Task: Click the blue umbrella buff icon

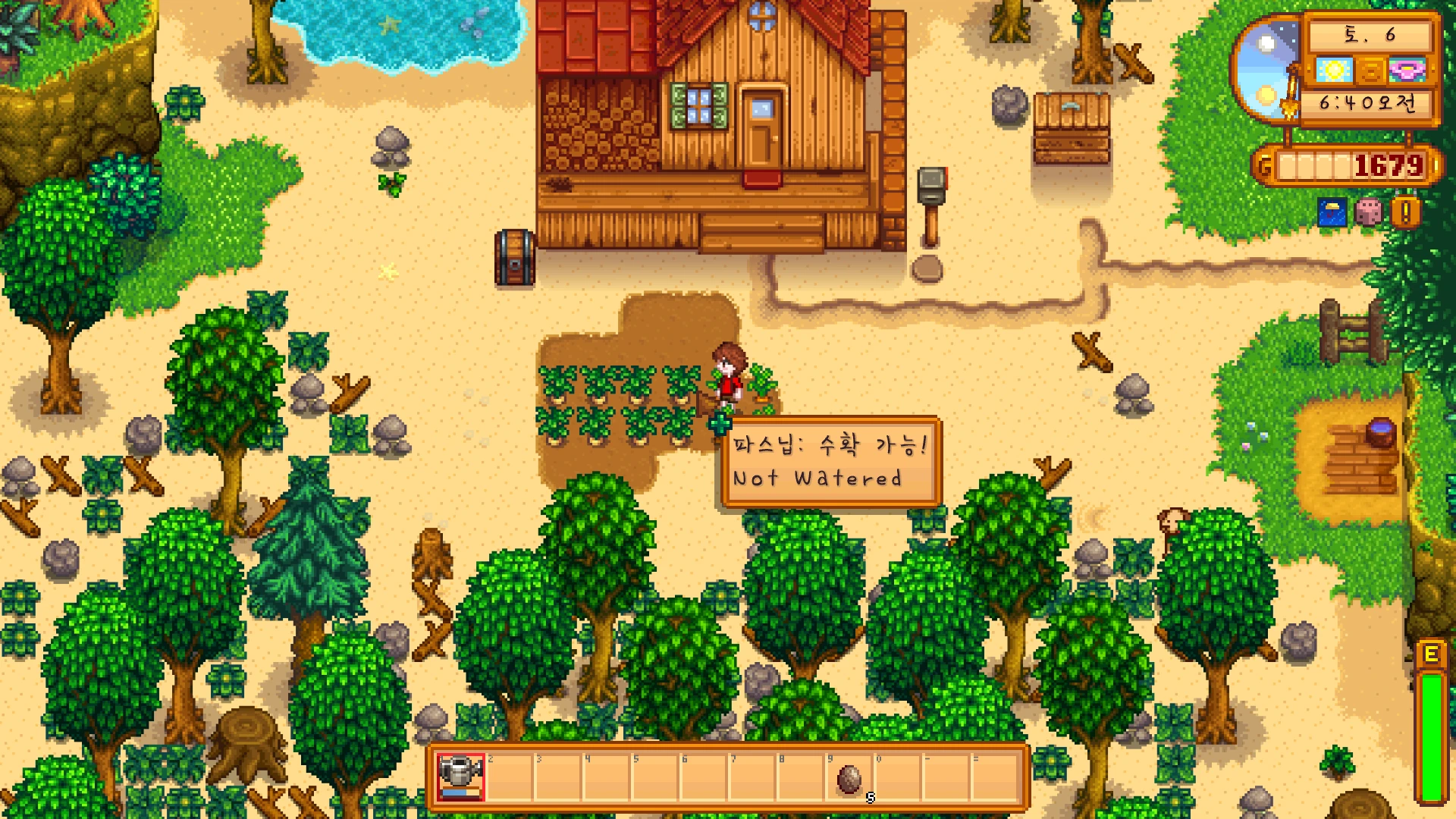Action: click(1332, 213)
